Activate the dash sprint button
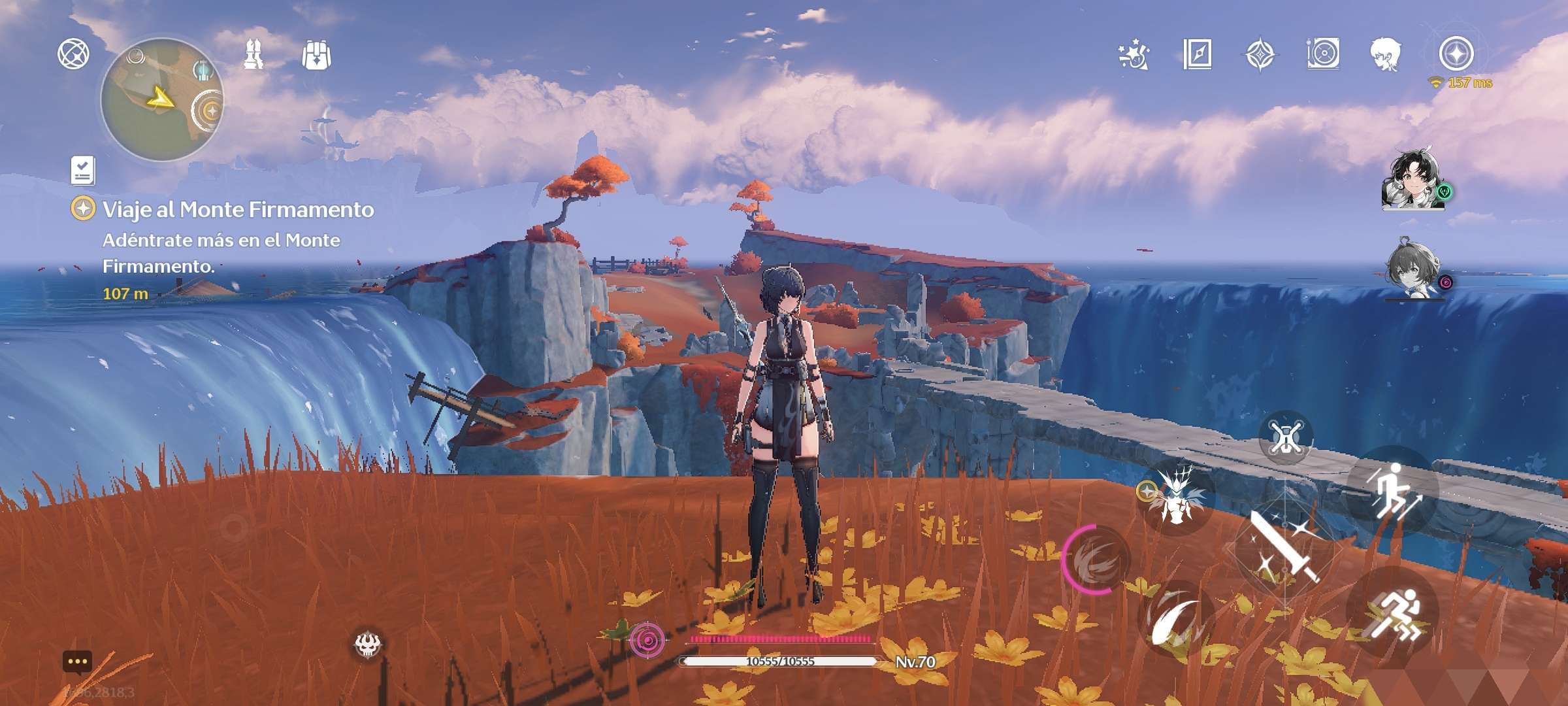The height and width of the screenshot is (706, 1568). coord(1393,614)
